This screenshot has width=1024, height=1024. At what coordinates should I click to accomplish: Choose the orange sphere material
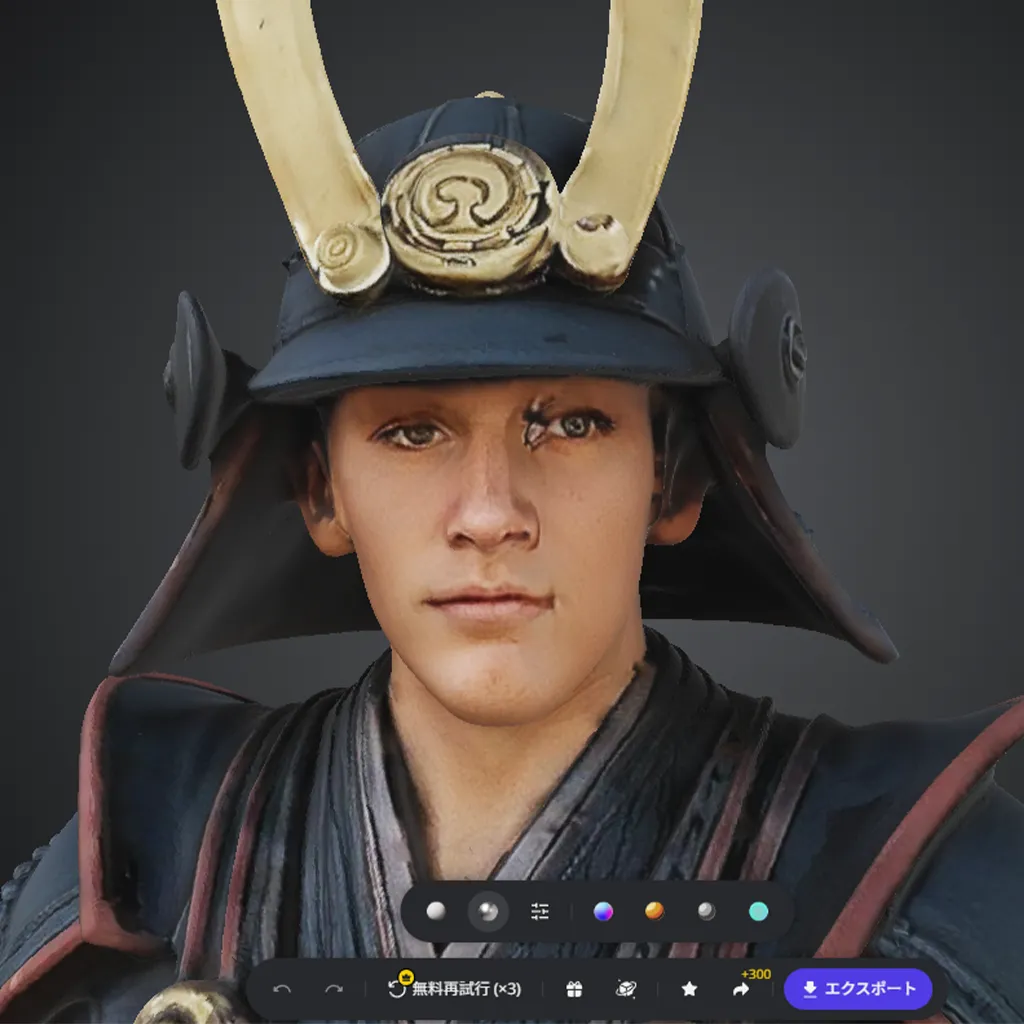coord(654,911)
